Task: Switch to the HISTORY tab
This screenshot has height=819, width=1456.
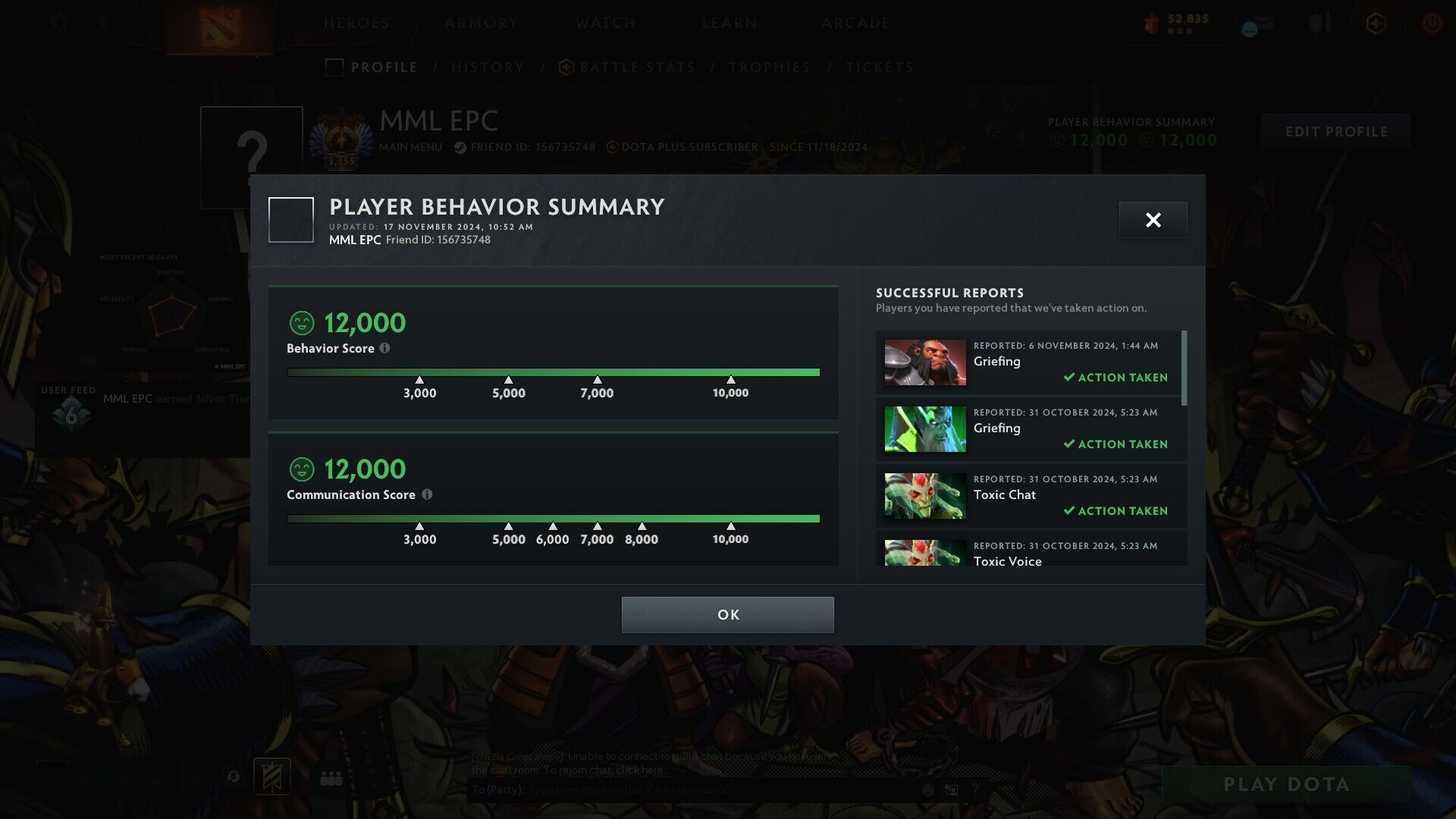Action: 488,67
